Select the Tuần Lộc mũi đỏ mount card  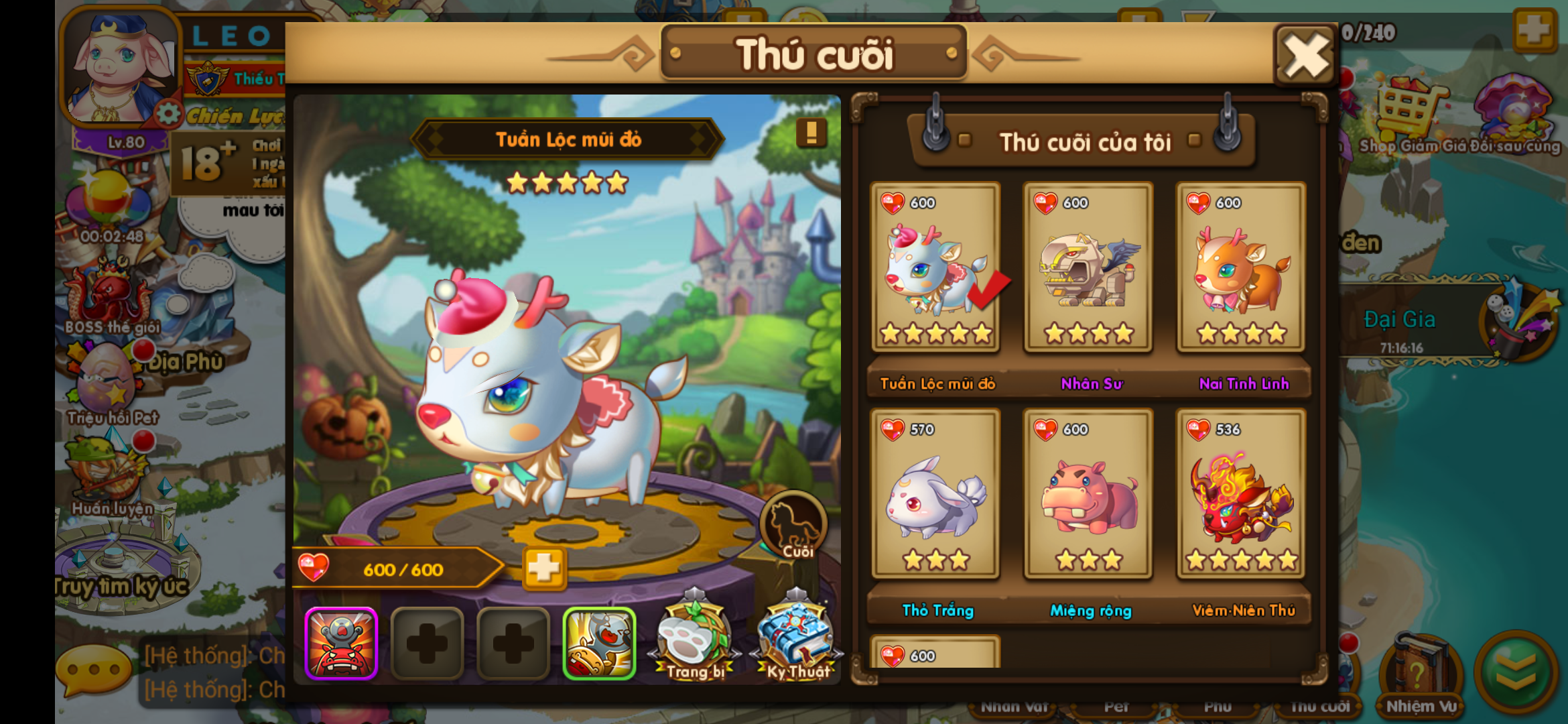pos(935,268)
